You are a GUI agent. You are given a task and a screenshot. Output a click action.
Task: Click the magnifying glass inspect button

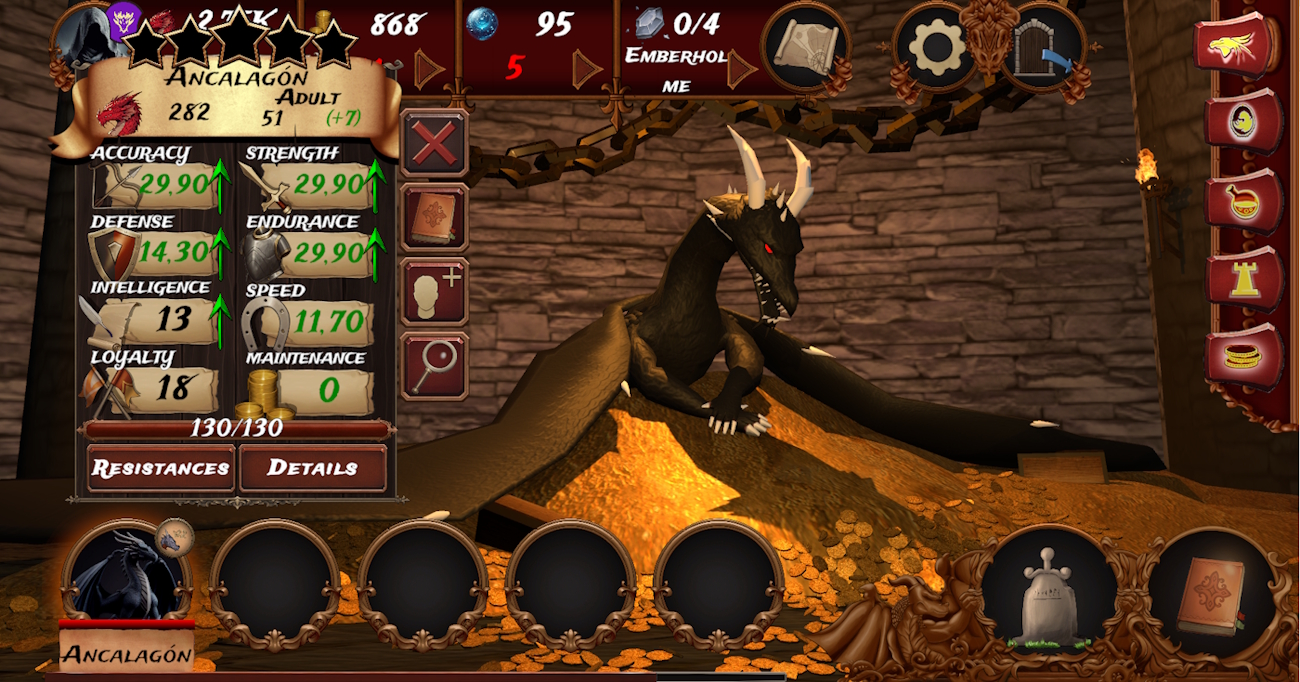pyautogui.click(x=434, y=364)
